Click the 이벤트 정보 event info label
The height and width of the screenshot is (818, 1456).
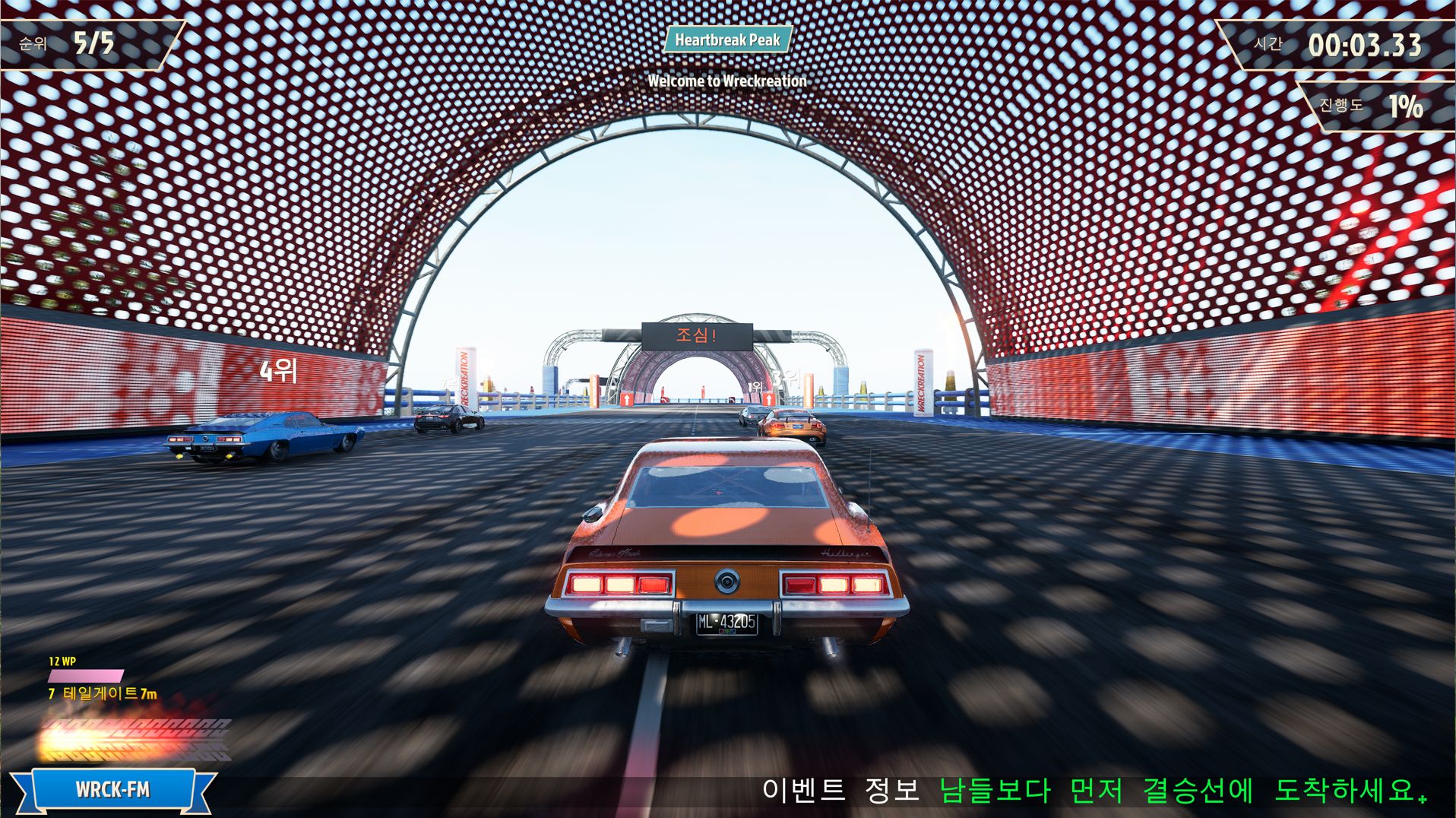(840, 791)
